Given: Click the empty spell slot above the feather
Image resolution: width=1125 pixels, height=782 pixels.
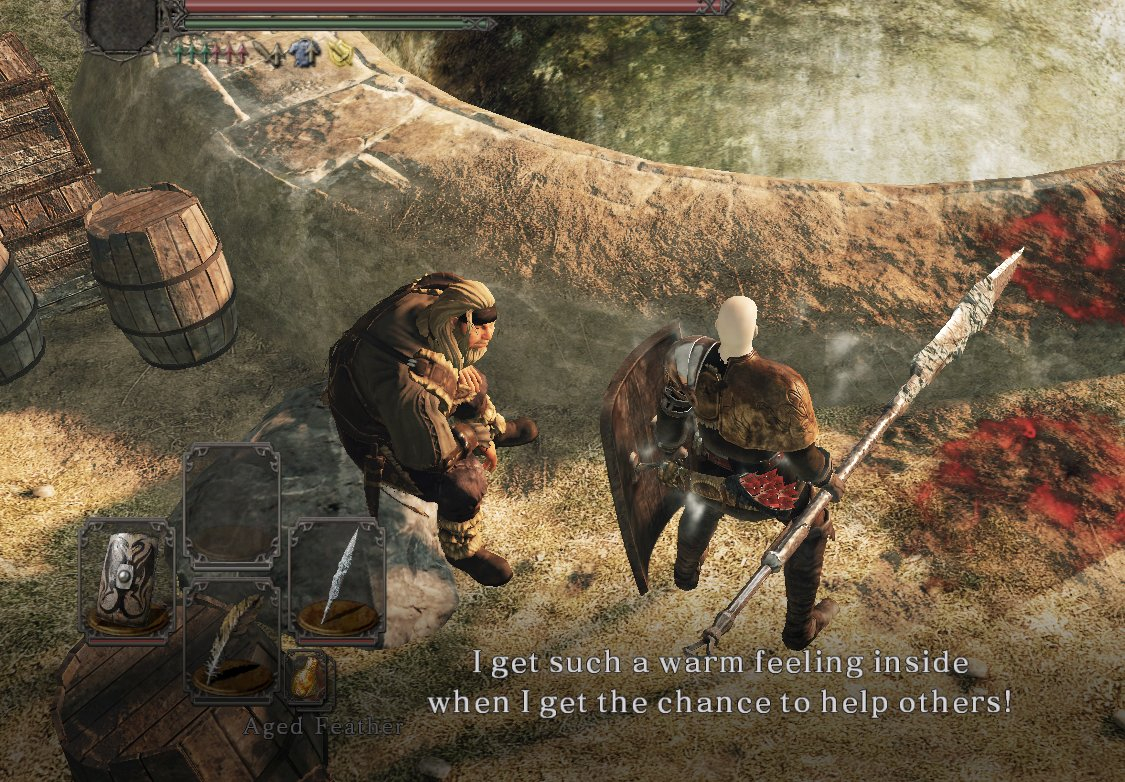Looking at the screenshot, I should pyautogui.click(x=231, y=506).
